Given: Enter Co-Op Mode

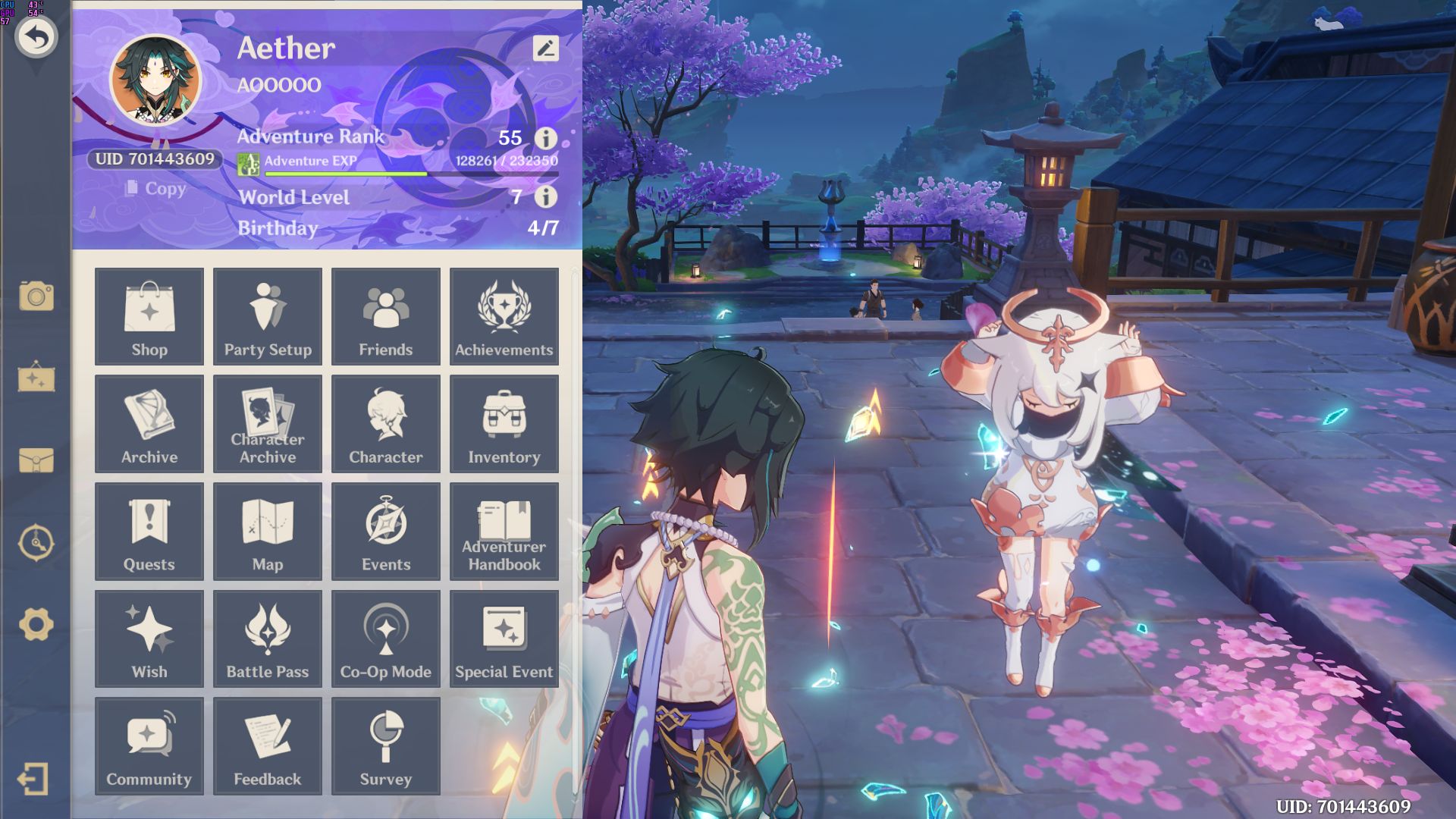Looking at the screenshot, I should [x=385, y=639].
